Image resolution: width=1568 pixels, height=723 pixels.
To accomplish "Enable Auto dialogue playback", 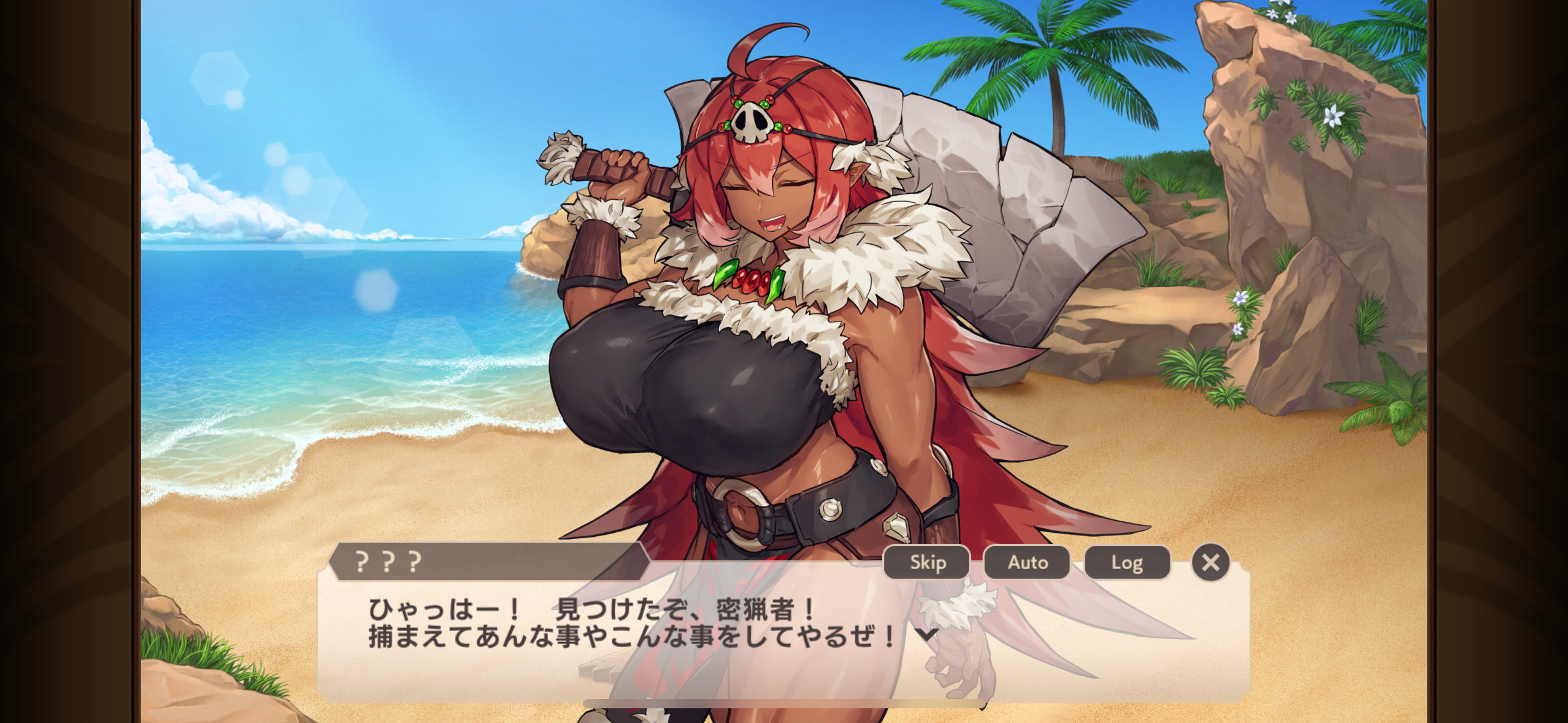I will [1027, 562].
